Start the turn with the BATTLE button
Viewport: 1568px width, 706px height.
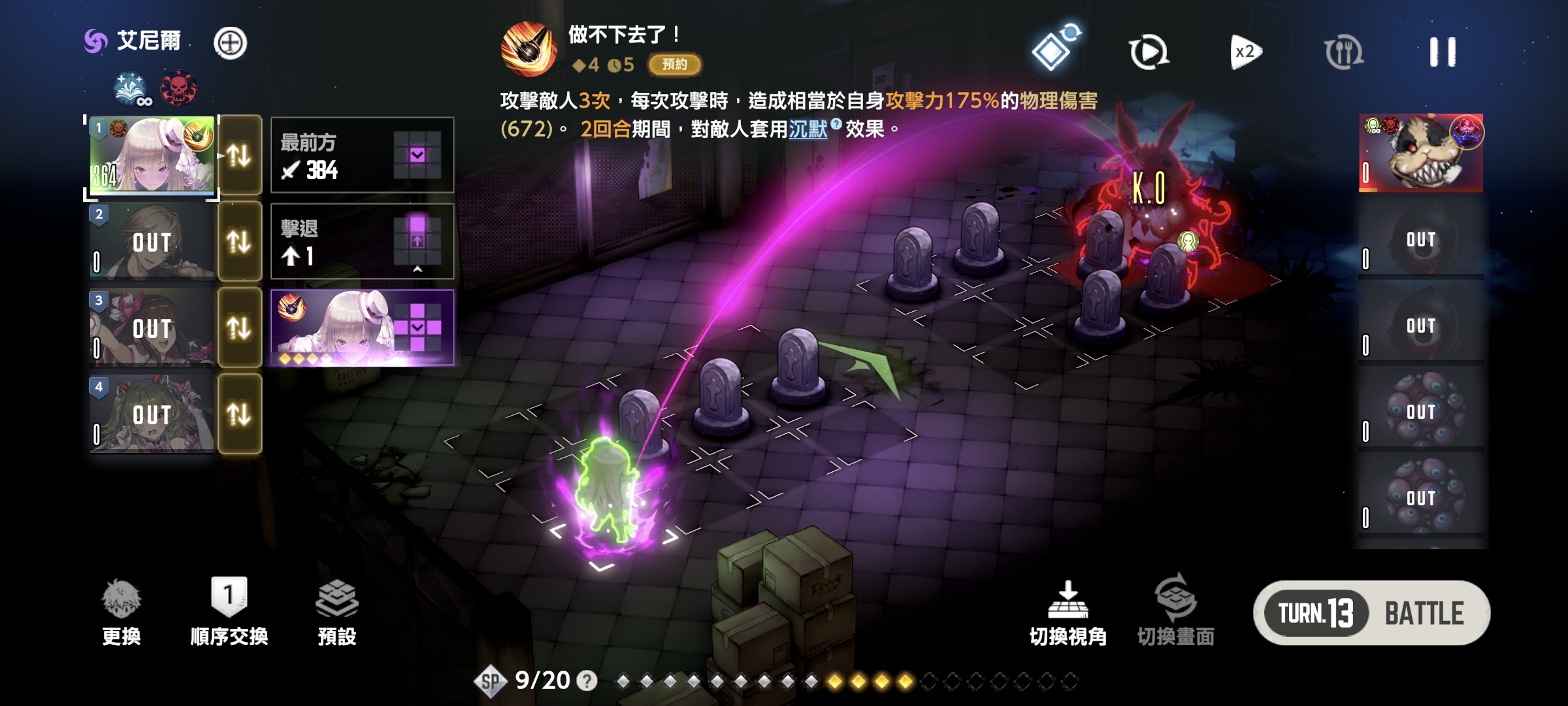tap(1423, 613)
